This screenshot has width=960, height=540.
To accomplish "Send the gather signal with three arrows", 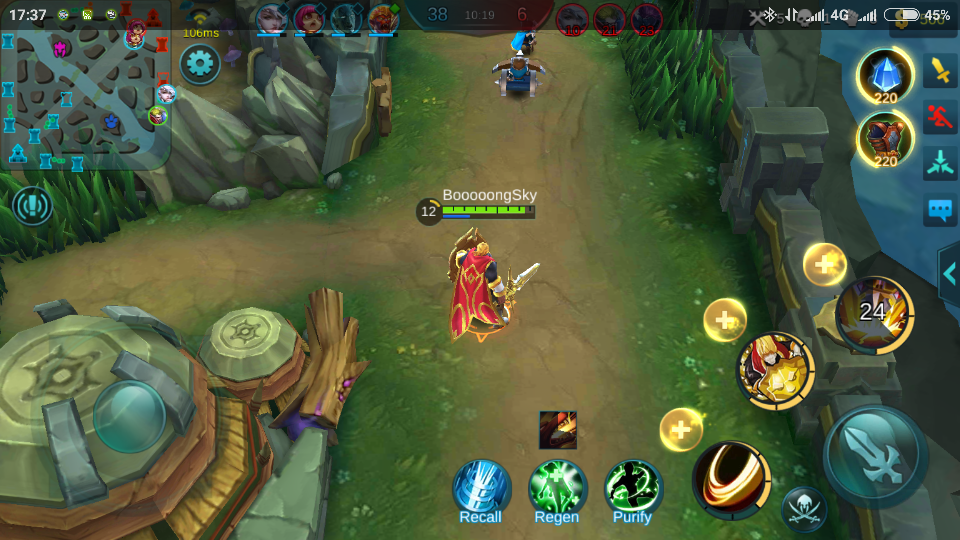I will click(940, 163).
